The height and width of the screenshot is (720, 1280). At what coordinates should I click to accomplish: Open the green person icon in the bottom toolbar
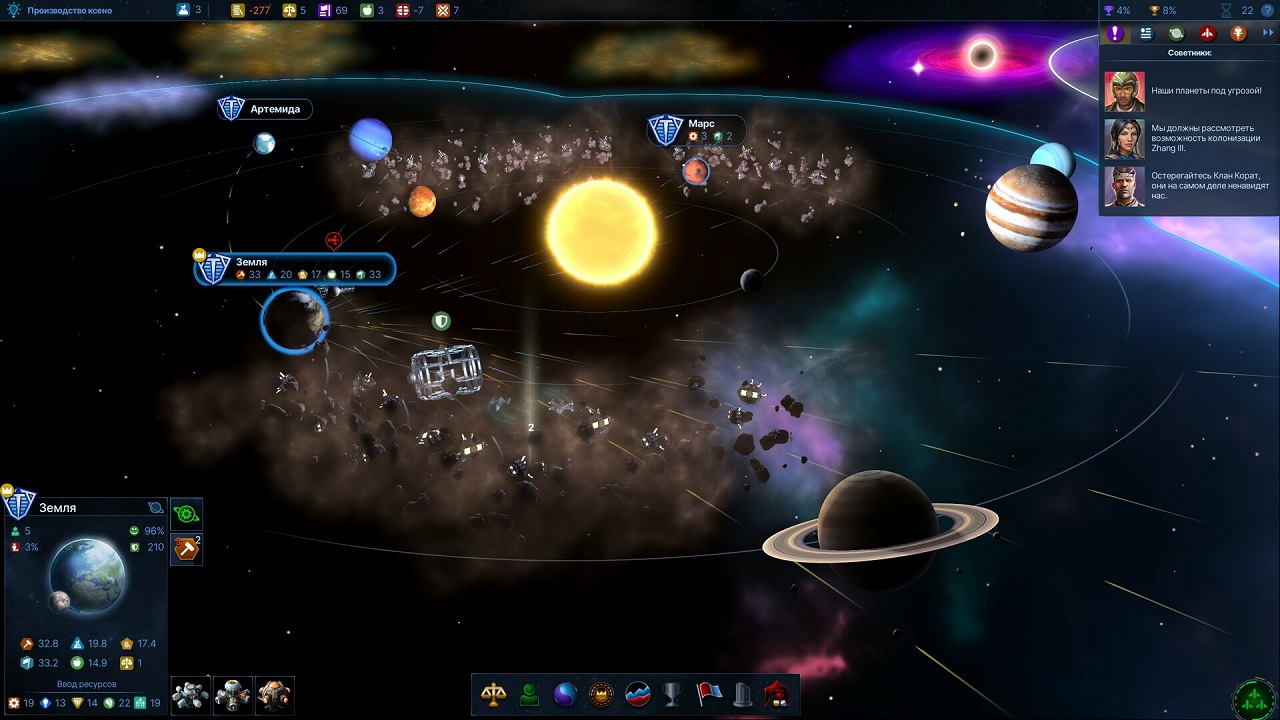(x=529, y=695)
